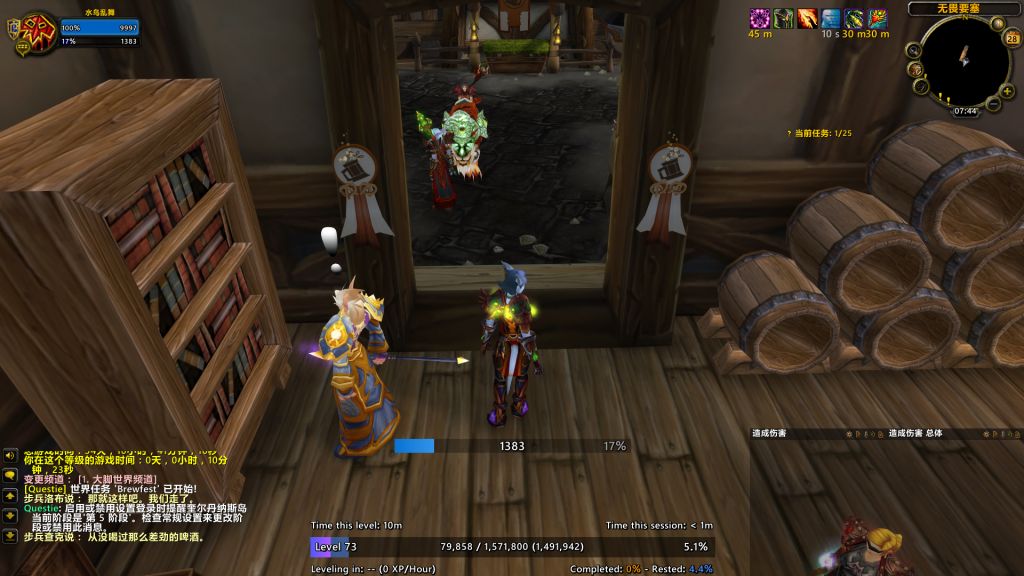Image resolution: width=1024 pixels, height=576 pixels.
Task: Select the purple arcane buff icon
Action: [760, 17]
